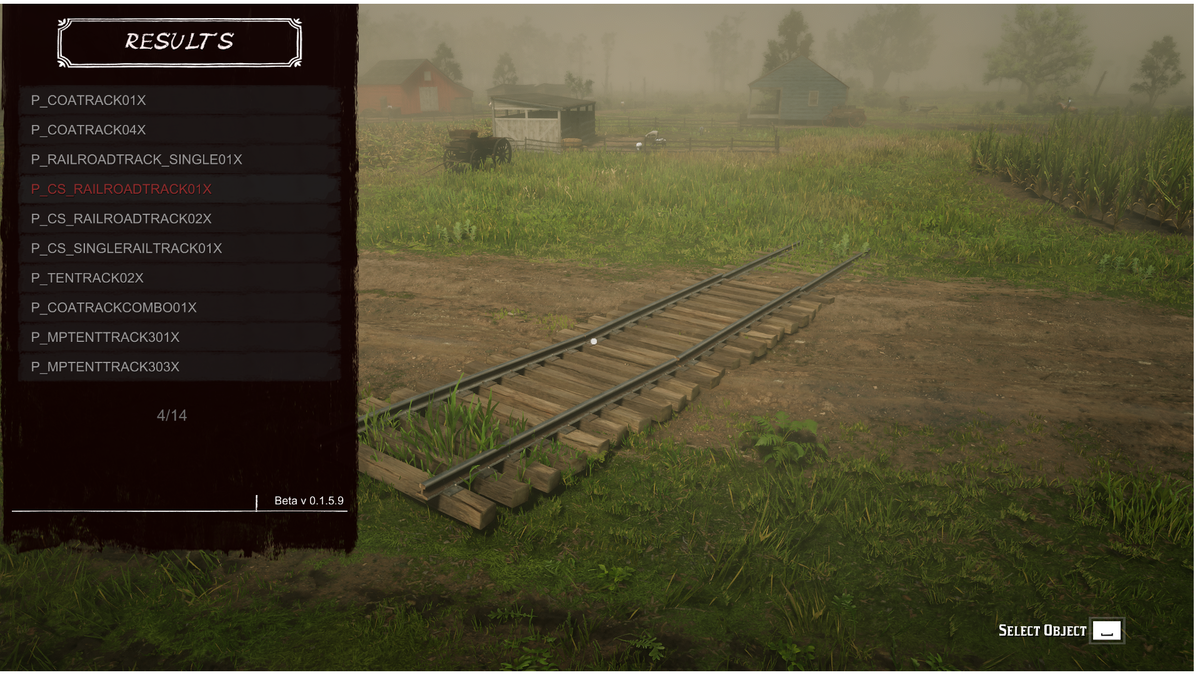The image size is (1200, 675).
Task: Choose the P_COATRACKCOMBO01X entry
Action: pyautogui.click(x=180, y=307)
